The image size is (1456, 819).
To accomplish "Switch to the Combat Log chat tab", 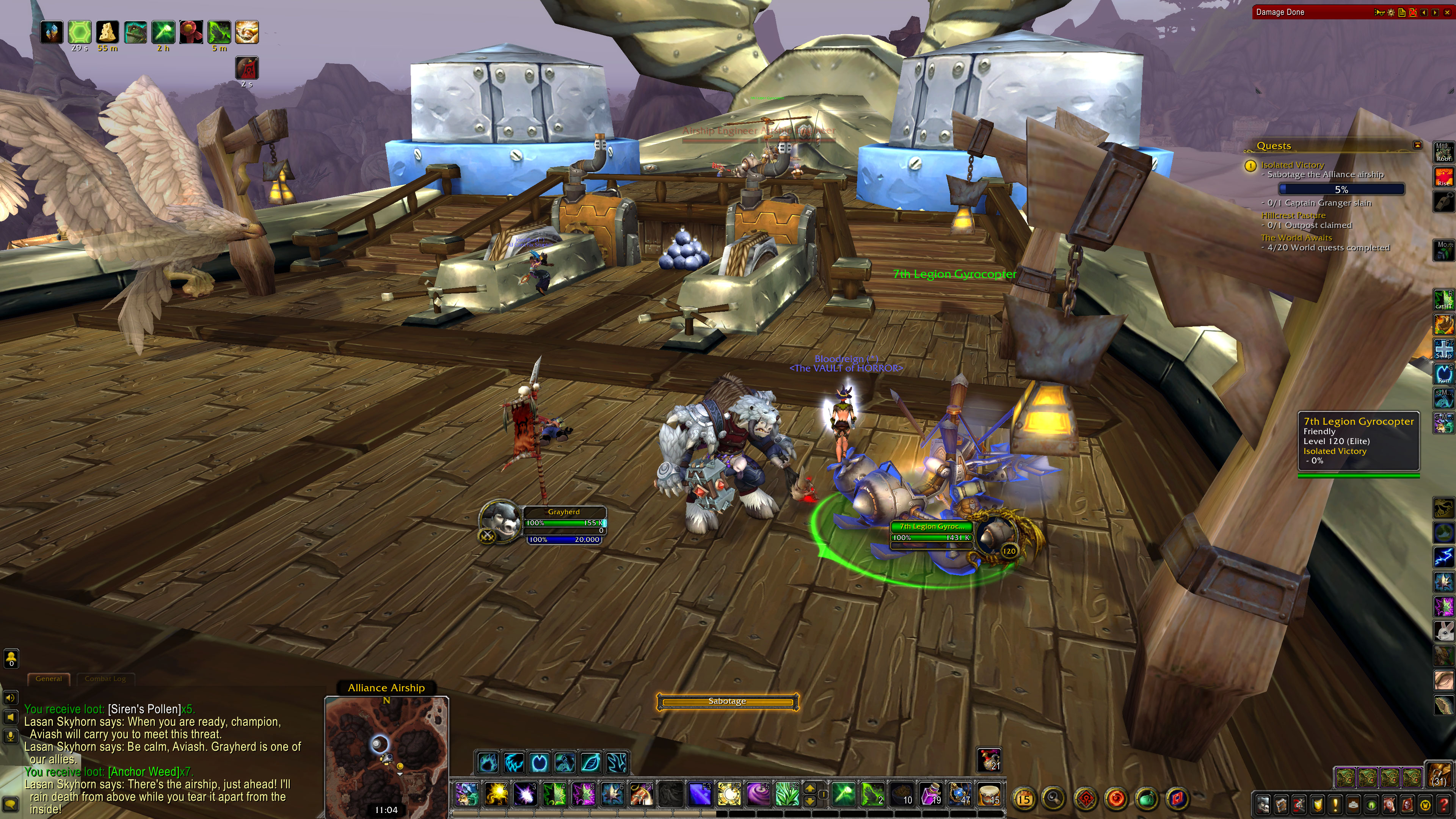I will click(105, 679).
